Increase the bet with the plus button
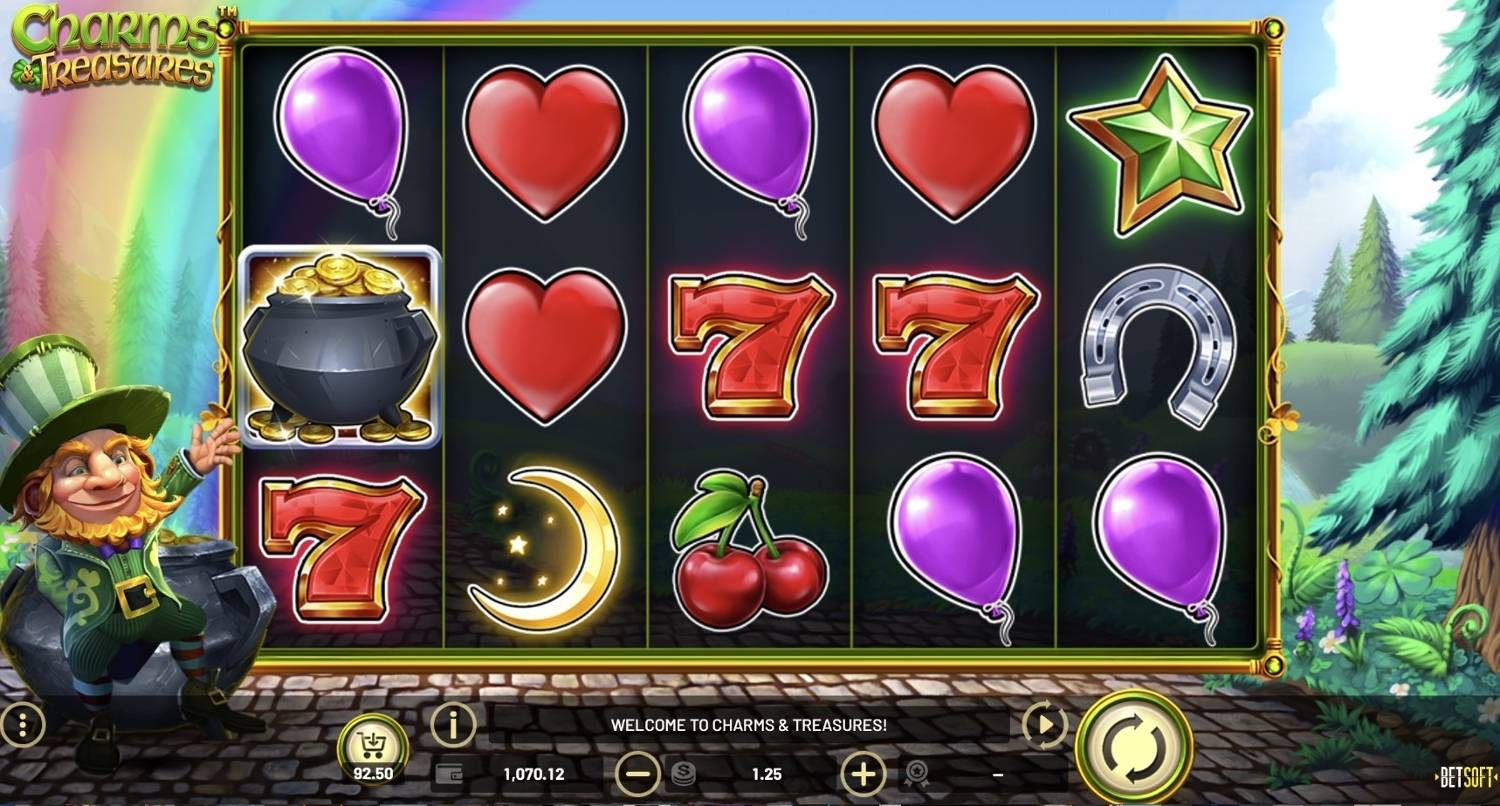Image resolution: width=1500 pixels, height=806 pixels. (863, 773)
